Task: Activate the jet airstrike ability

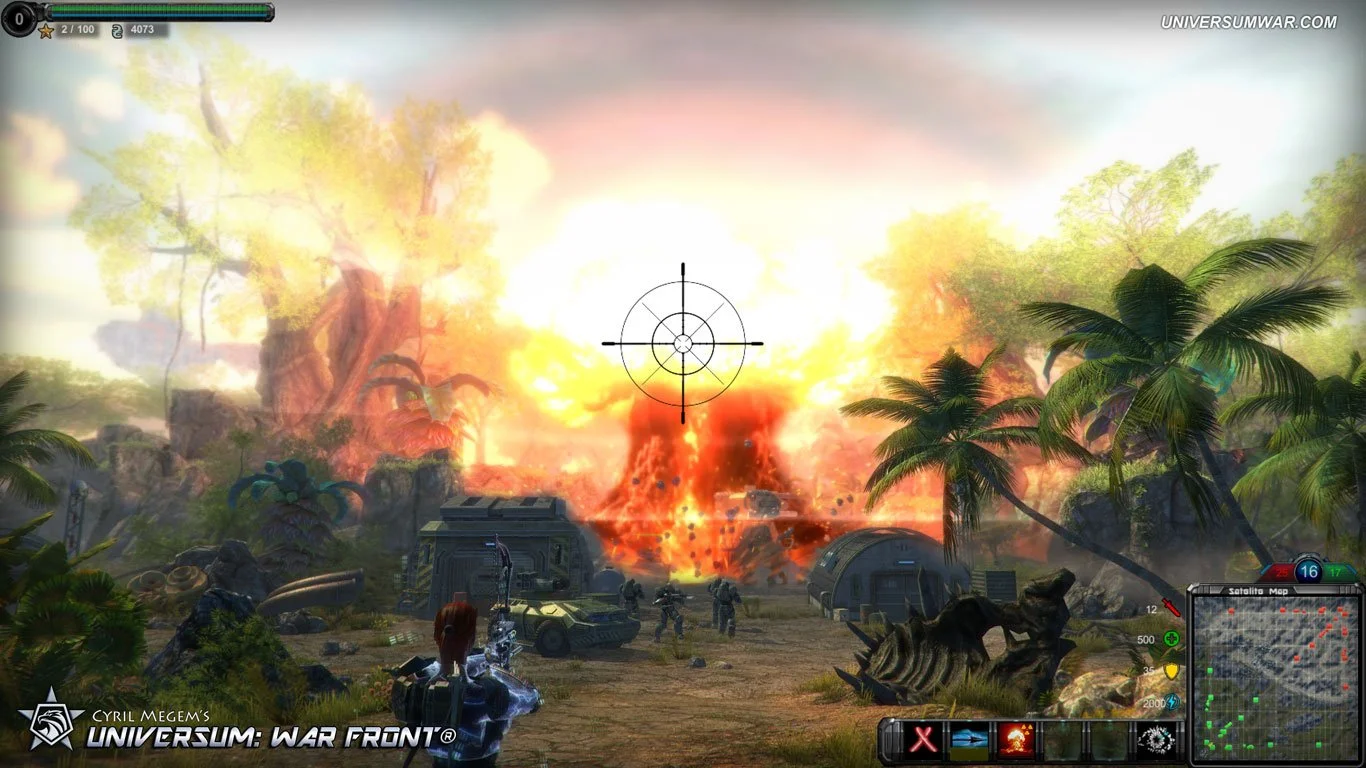Action: 970,739
